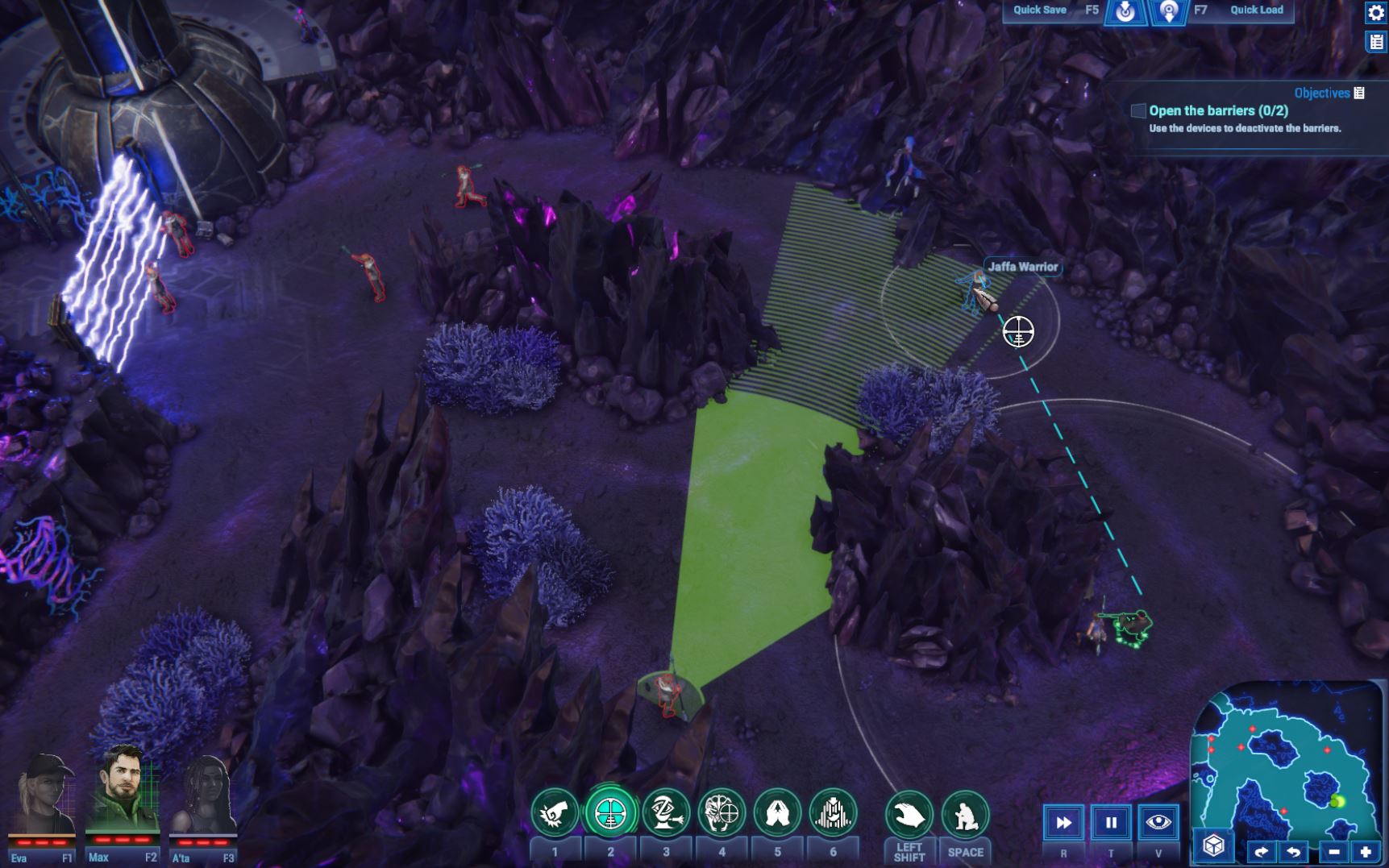Use the open hands ability

pyautogui.click(x=777, y=812)
